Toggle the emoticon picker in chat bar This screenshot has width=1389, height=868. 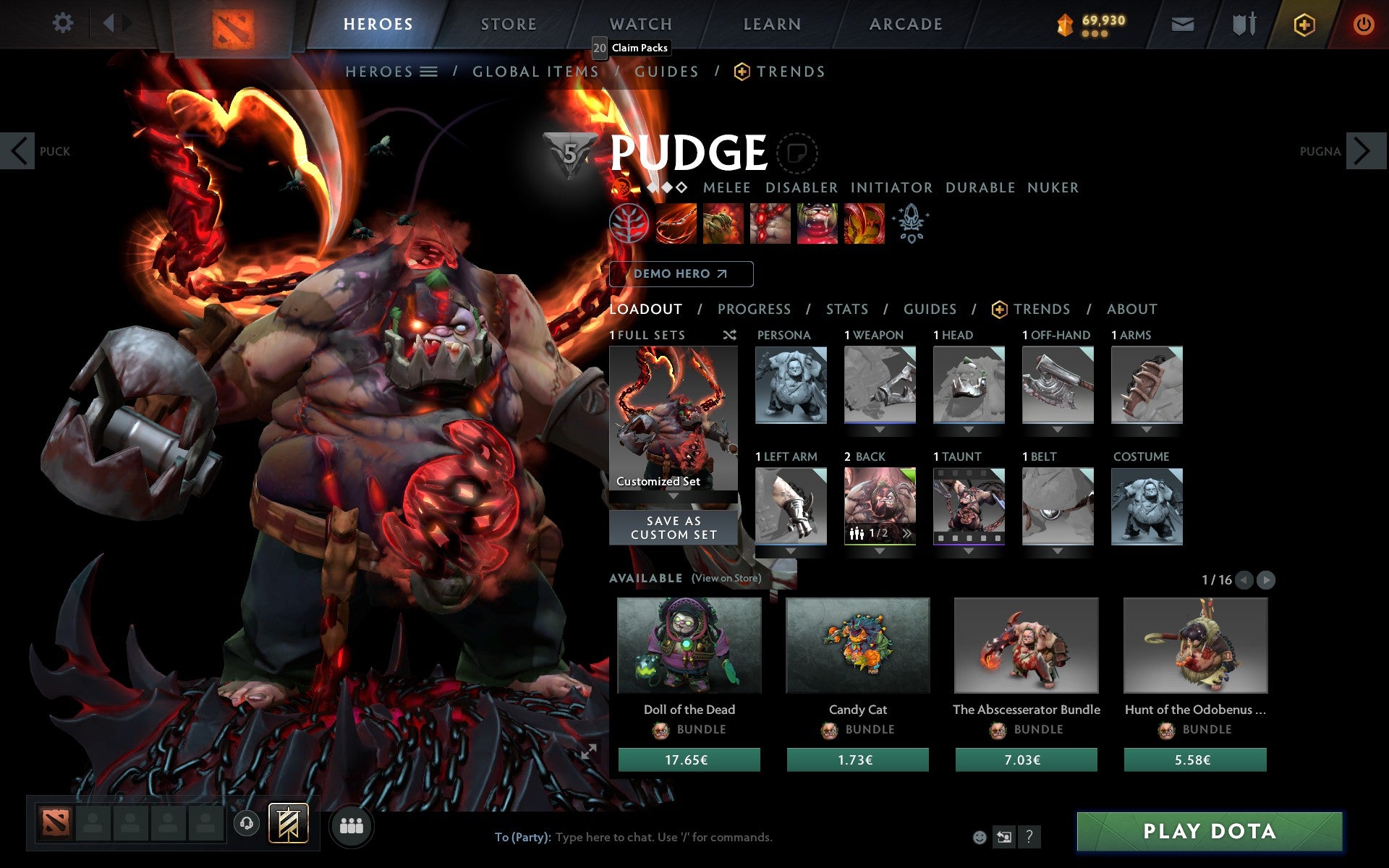pyautogui.click(x=980, y=838)
